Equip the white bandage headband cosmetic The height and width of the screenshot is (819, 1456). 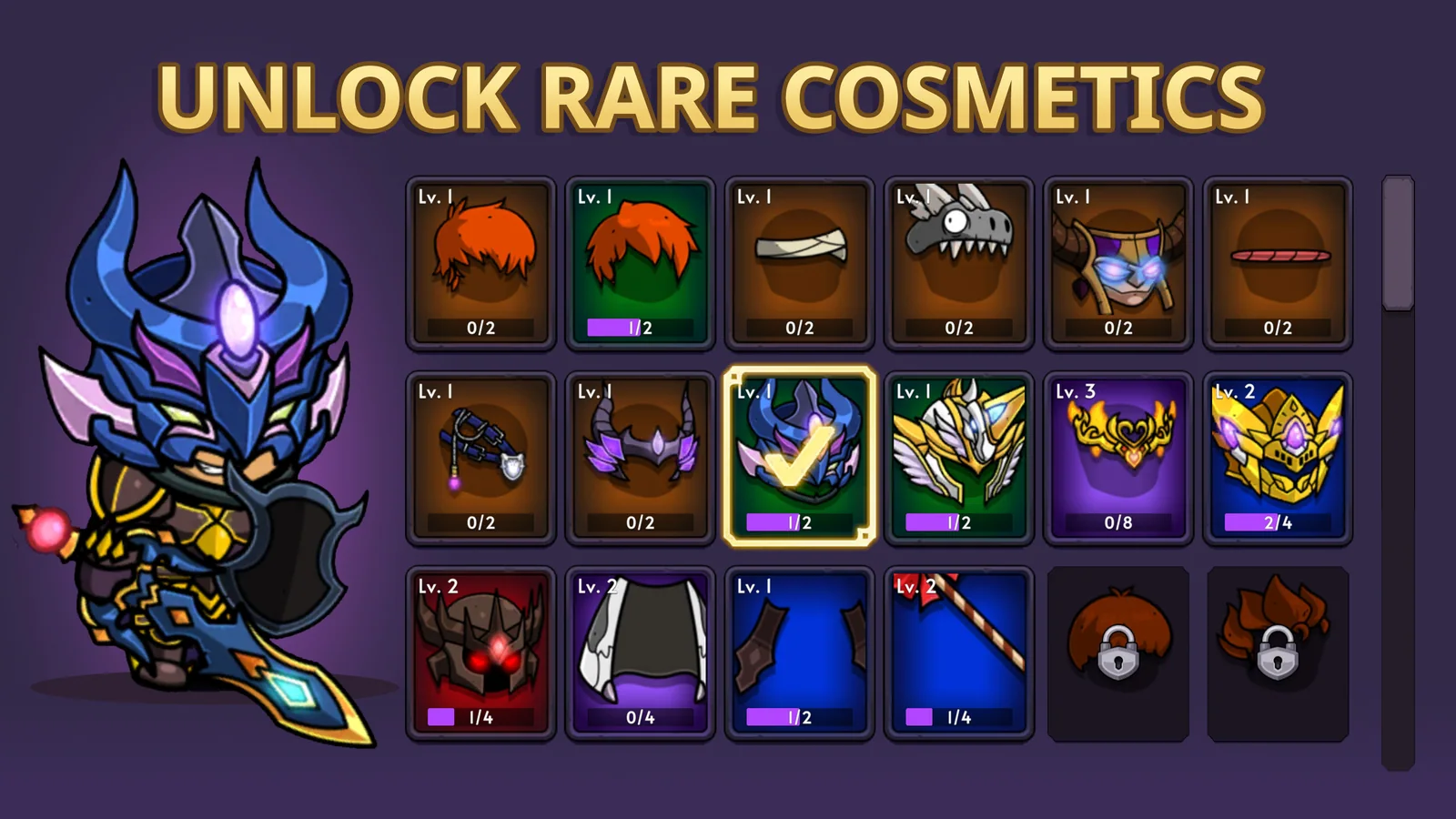[x=799, y=259]
